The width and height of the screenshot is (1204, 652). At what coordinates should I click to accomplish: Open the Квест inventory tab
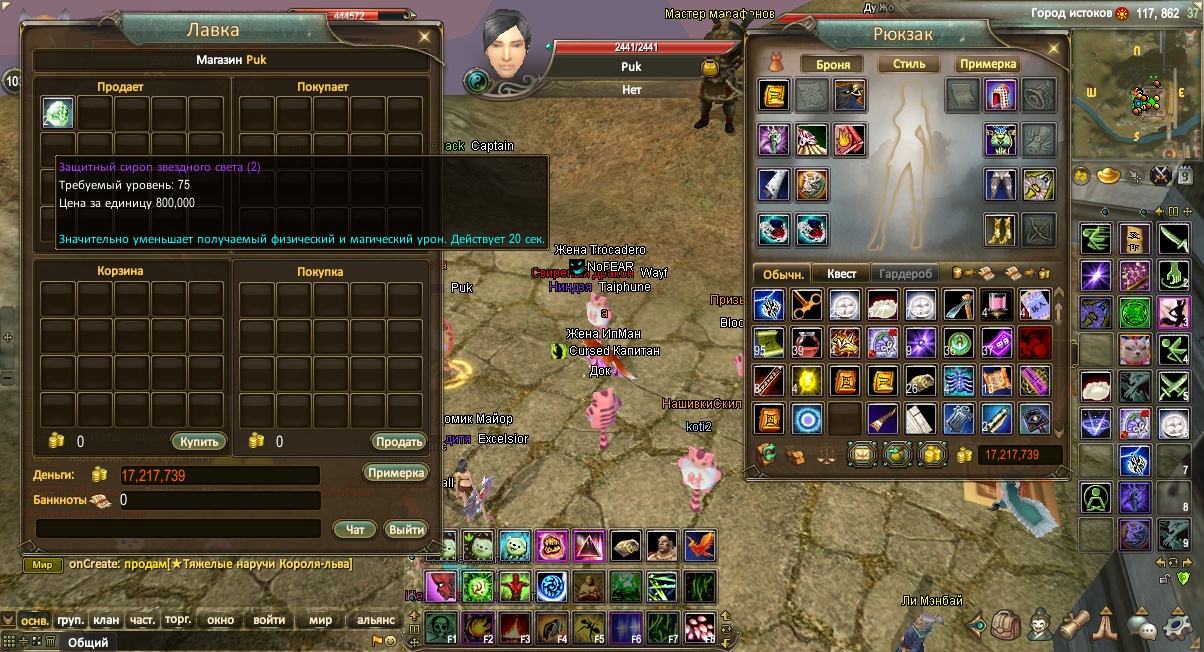click(840, 273)
